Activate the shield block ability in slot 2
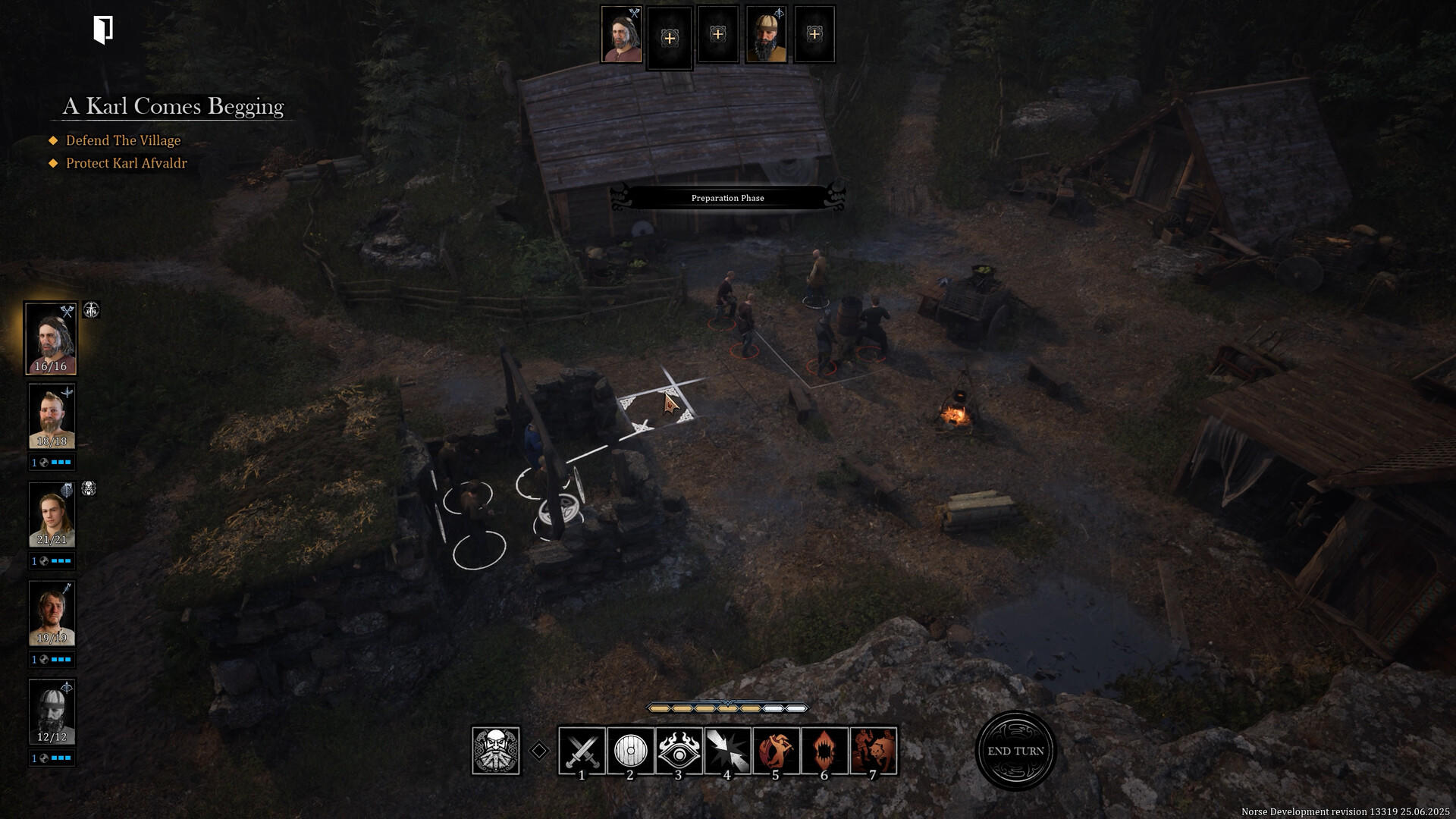The image size is (1456, 819). pos(629,750)
